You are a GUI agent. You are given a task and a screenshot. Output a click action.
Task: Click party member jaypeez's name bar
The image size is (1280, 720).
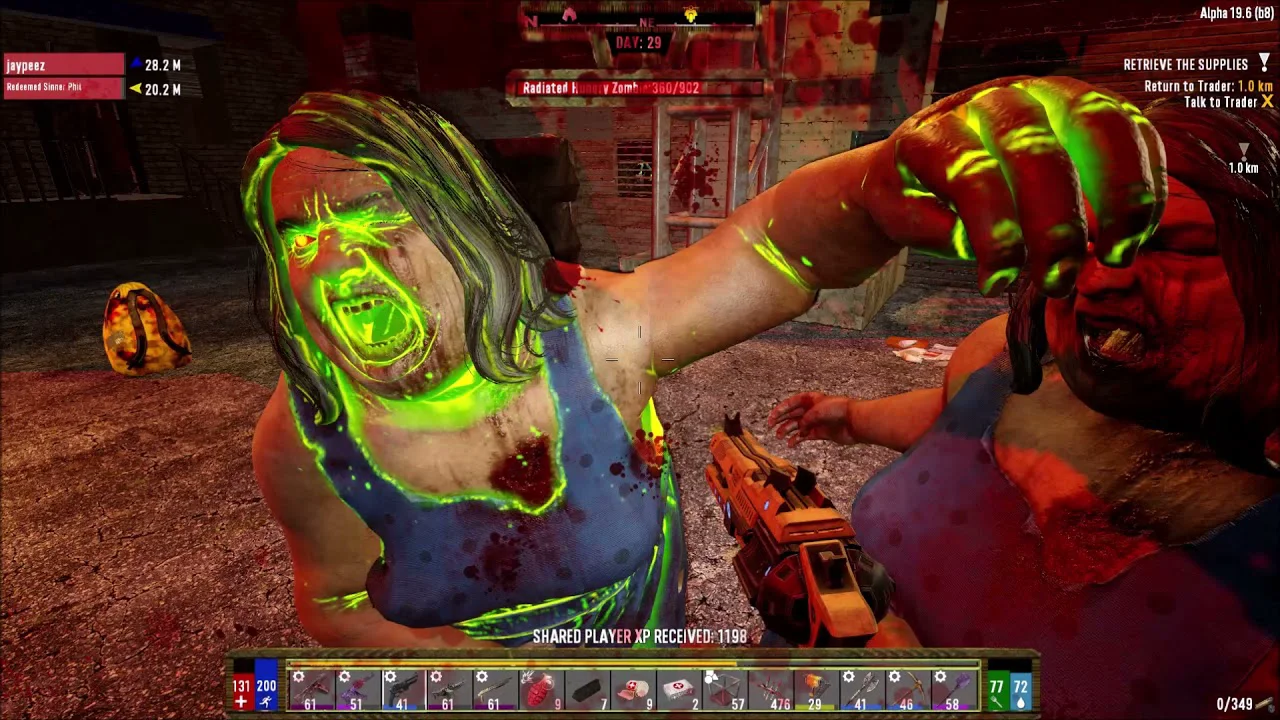coord(64,65)
